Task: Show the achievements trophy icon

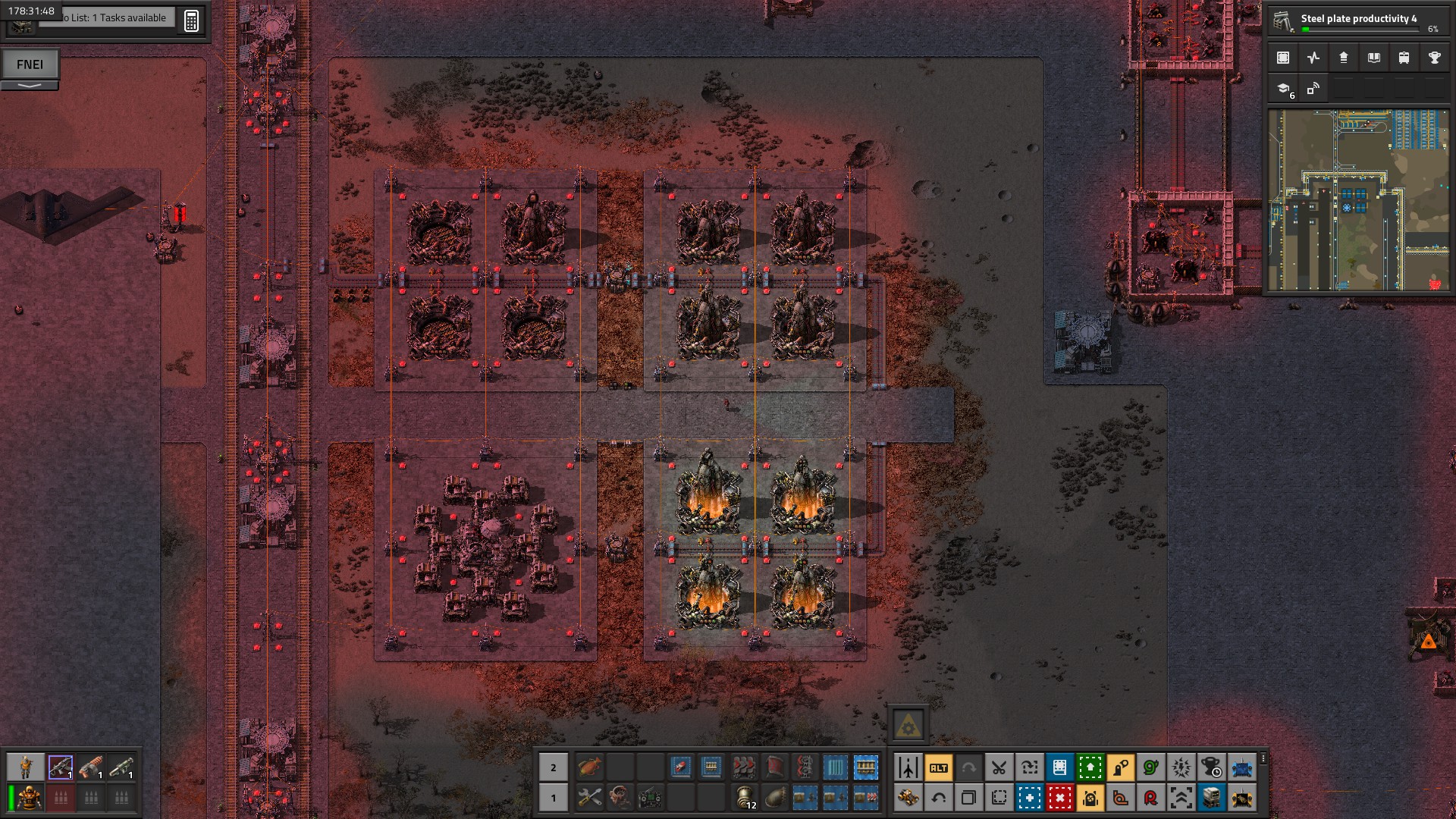Action: [1434, 58]
